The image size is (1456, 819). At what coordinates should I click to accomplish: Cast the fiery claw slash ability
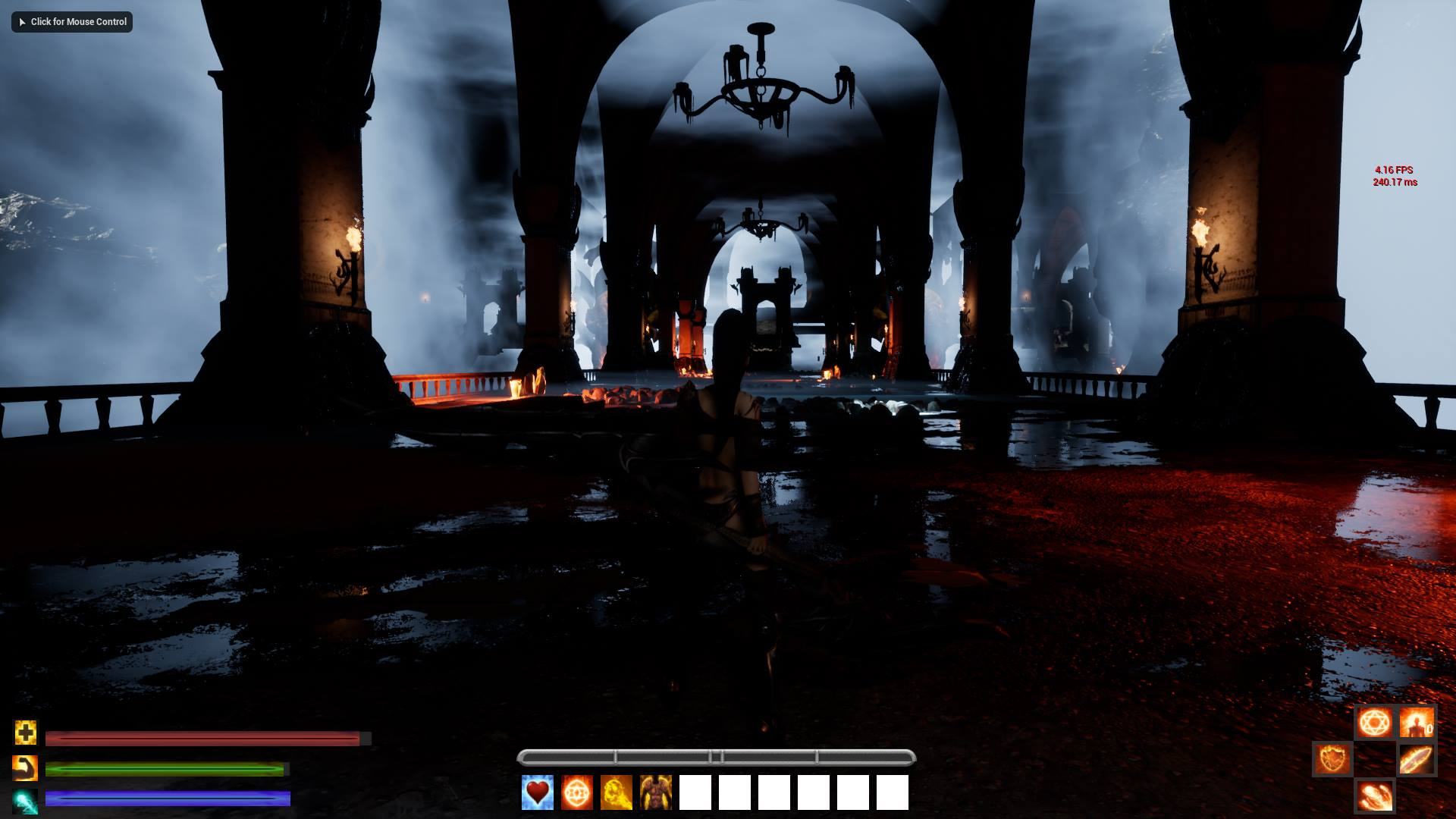pyautogui.click(x=1374, y=796)
